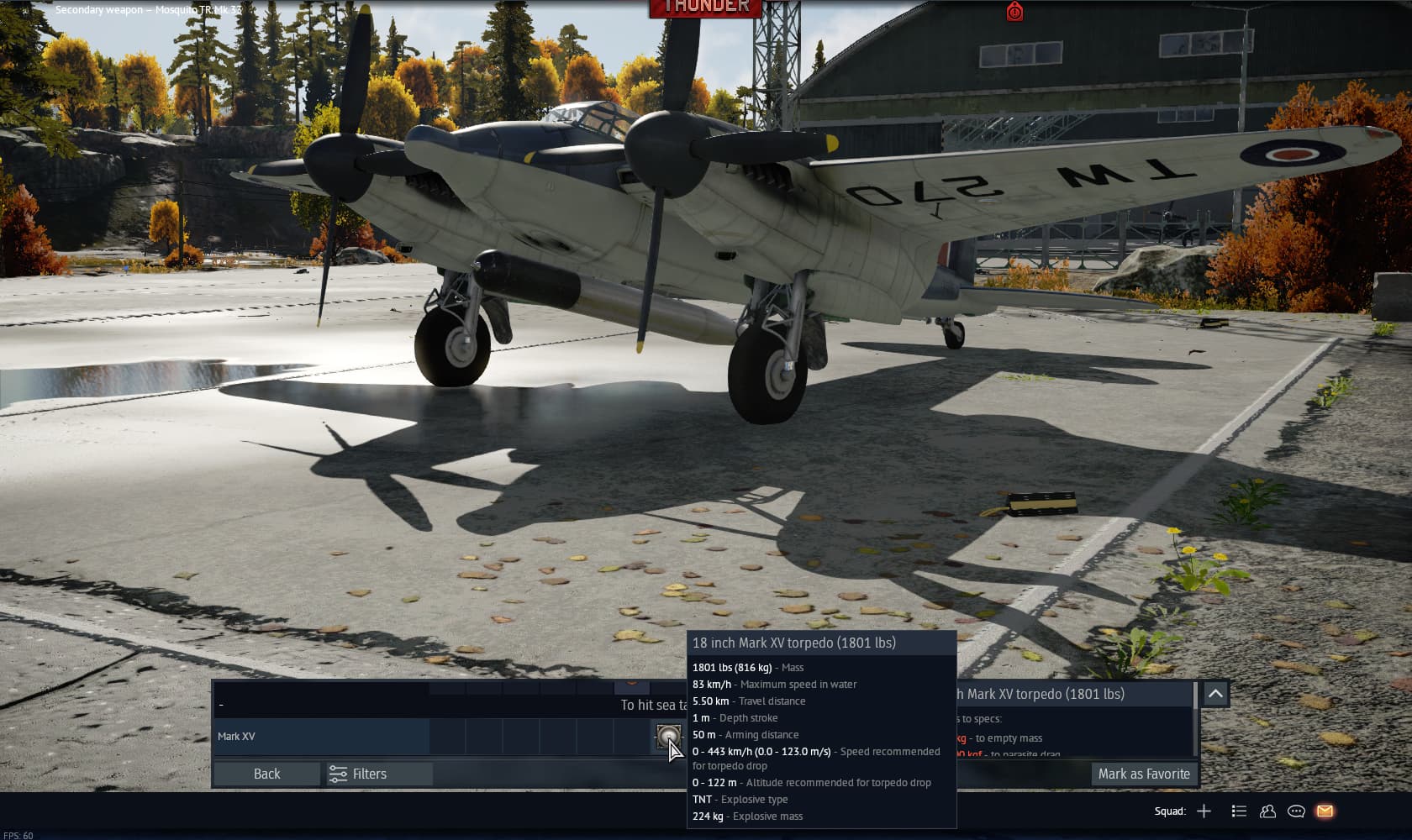Open squad invite with the plus icon
This screenshot has height=840, width=1412.
point(1204,811)
